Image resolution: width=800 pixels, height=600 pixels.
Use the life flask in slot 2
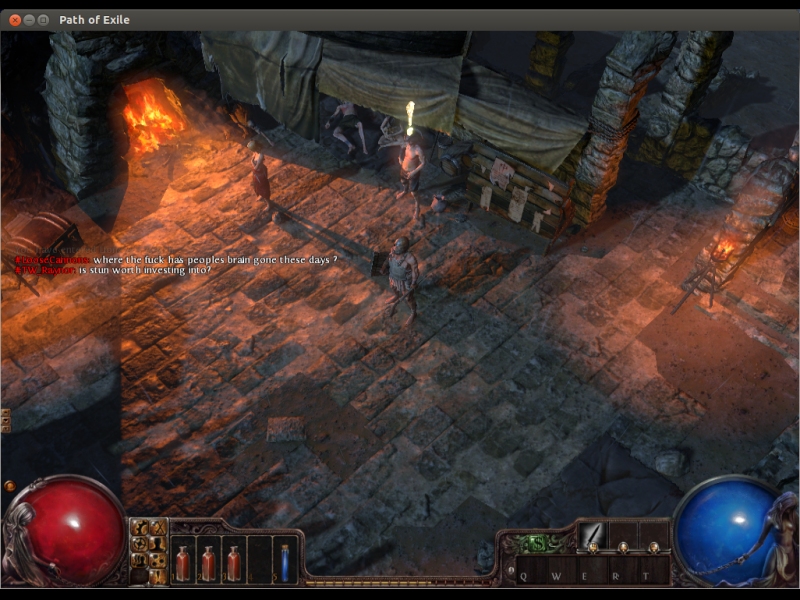coord(208,562)
